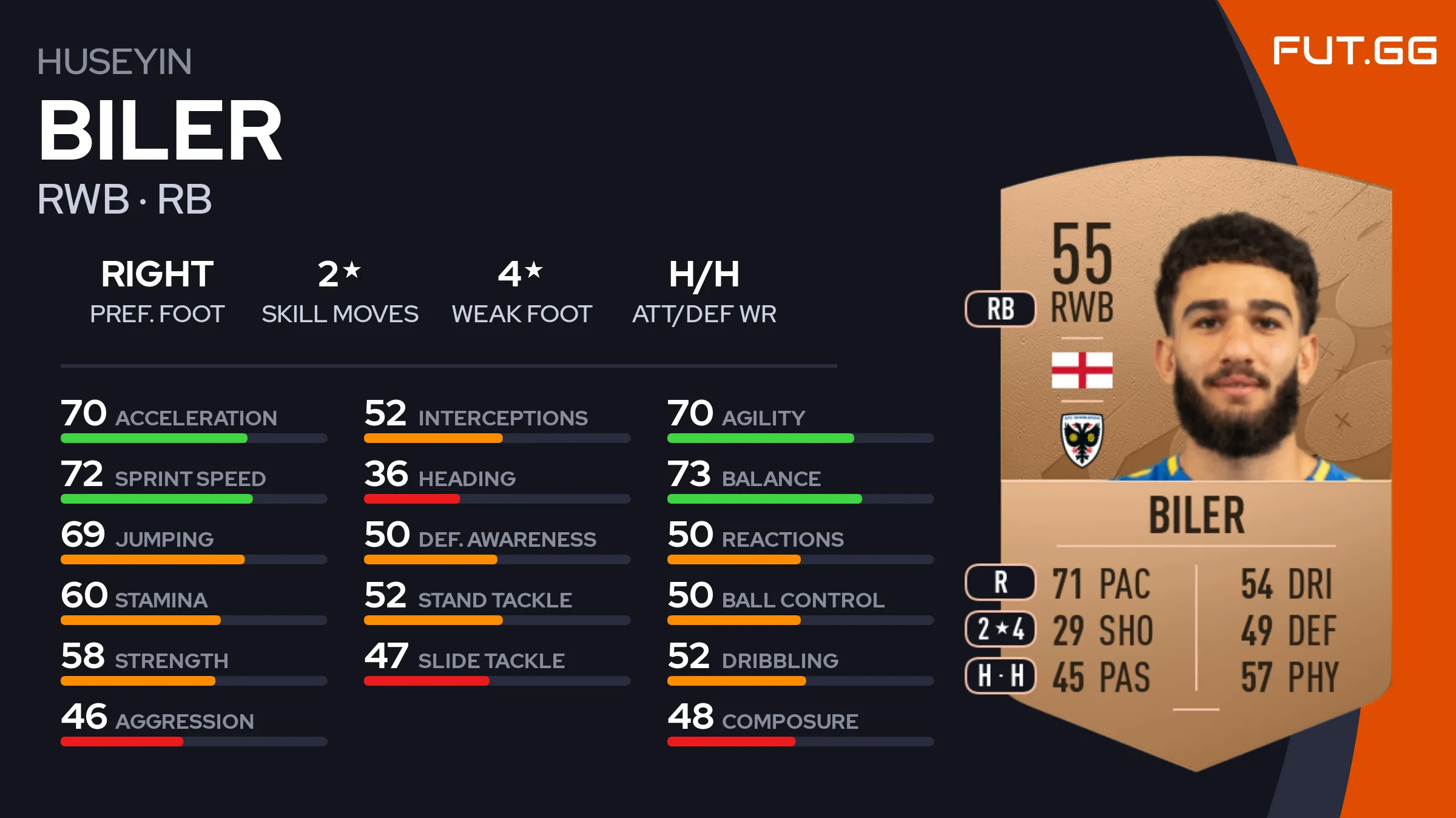
Task: Click the England flag on the card
Action: (x=1082, y=370)
